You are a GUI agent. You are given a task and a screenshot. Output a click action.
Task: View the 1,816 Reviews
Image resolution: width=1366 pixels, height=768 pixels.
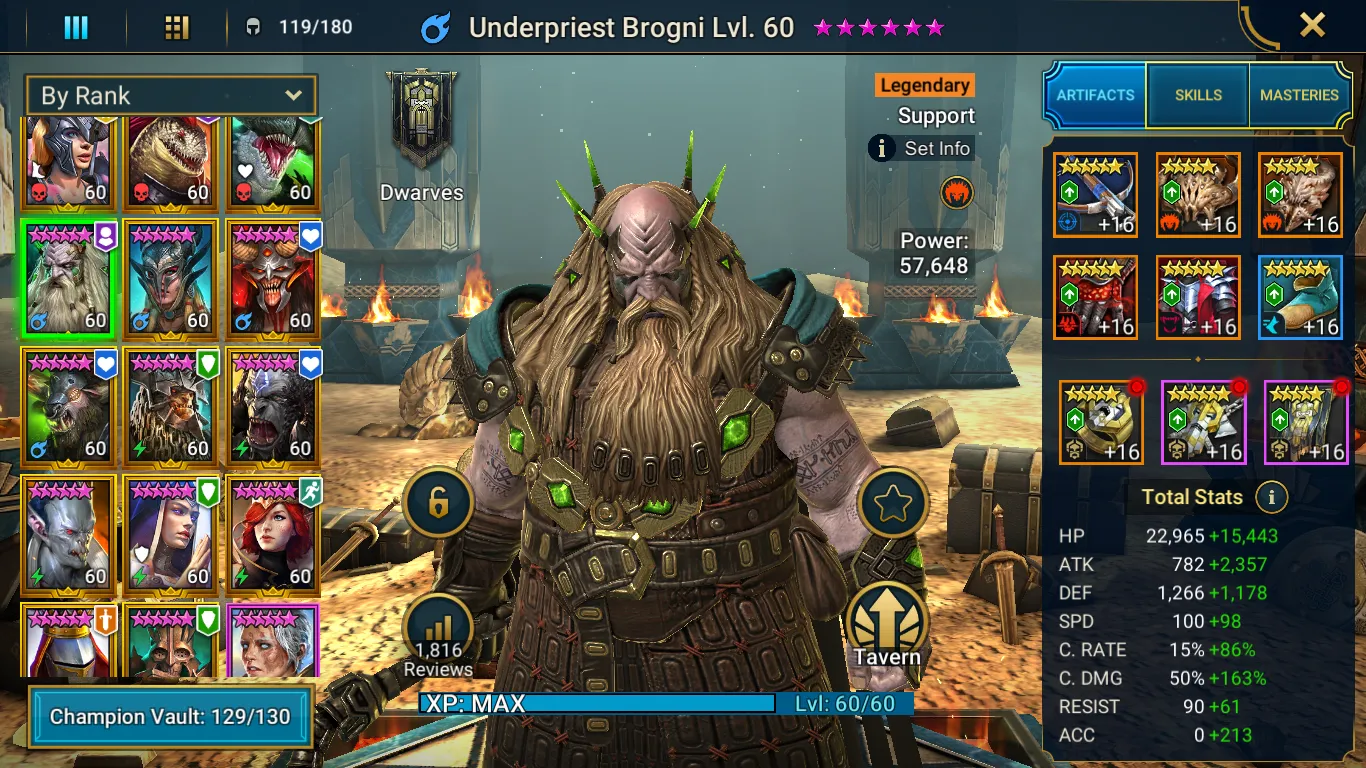click(x=438, y=634)
